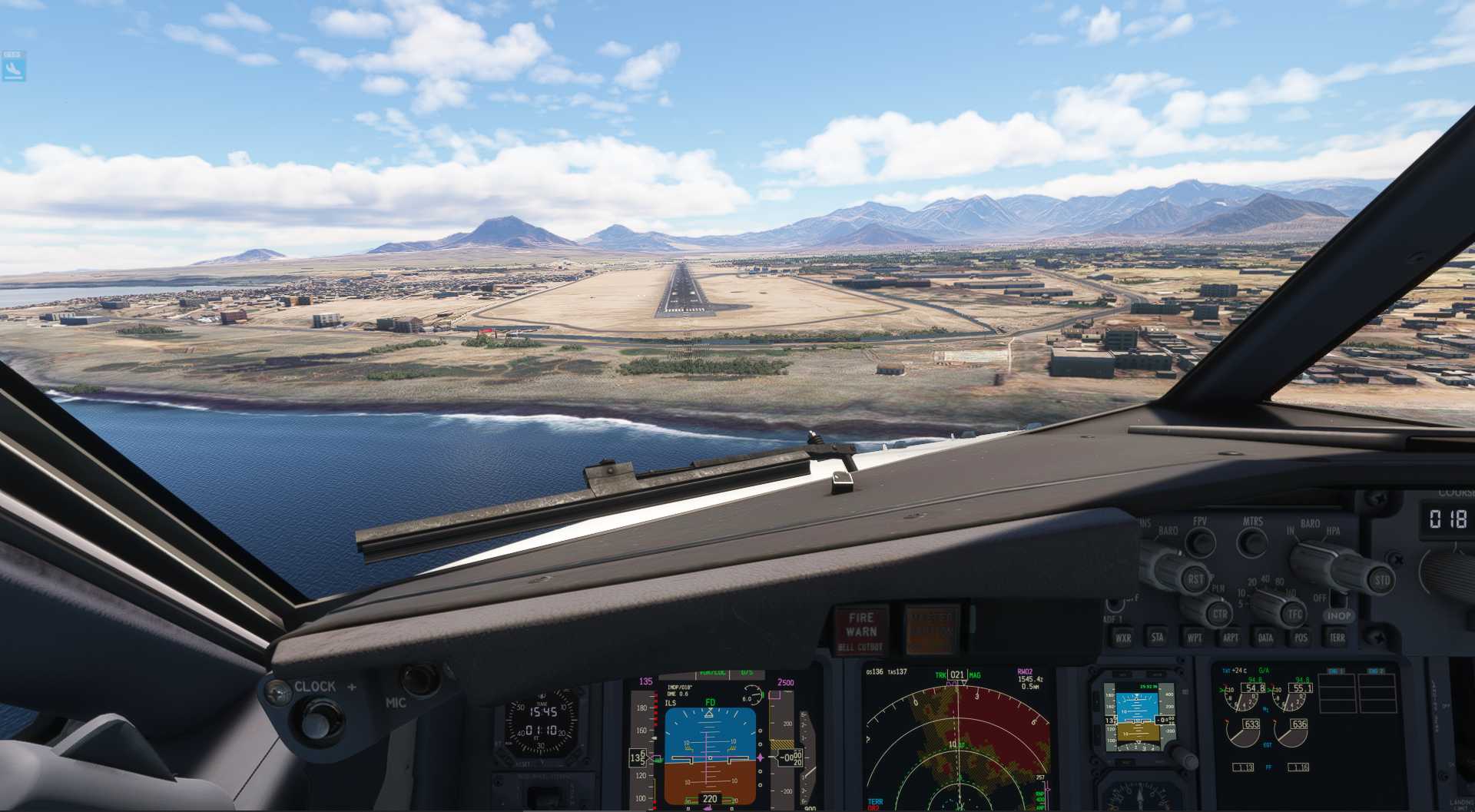Viewport: 1475px width, 812px height.
Task: Toggle the POS position map button
Action: (x=1301, y=638)
